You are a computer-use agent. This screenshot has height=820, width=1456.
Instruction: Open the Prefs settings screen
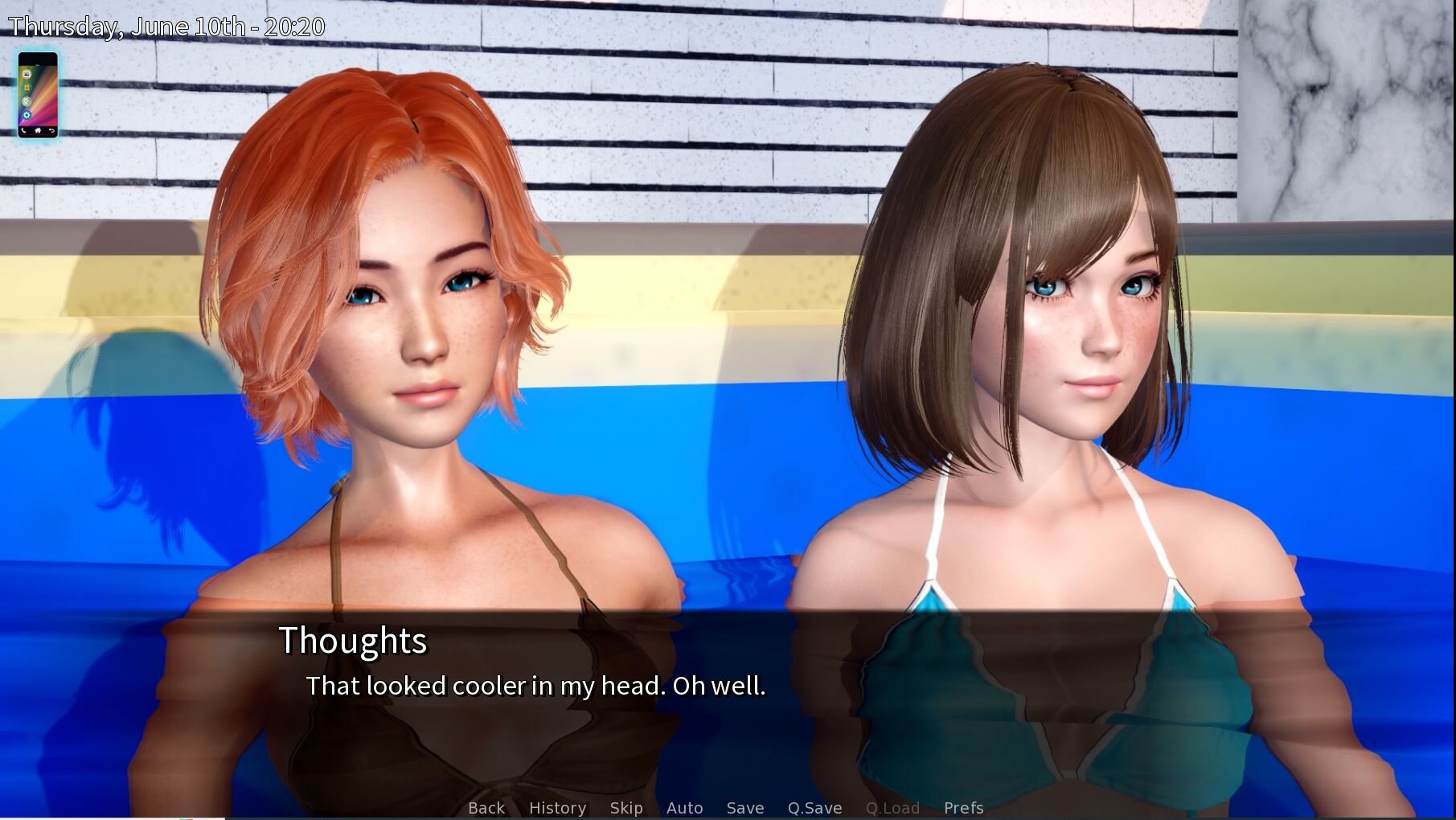click(x=963, y=808)
